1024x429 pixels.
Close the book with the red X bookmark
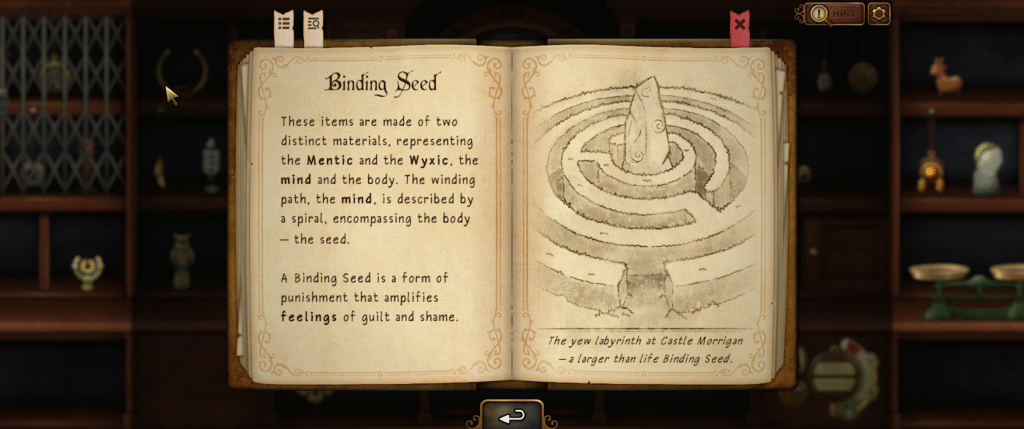point(740,24)
